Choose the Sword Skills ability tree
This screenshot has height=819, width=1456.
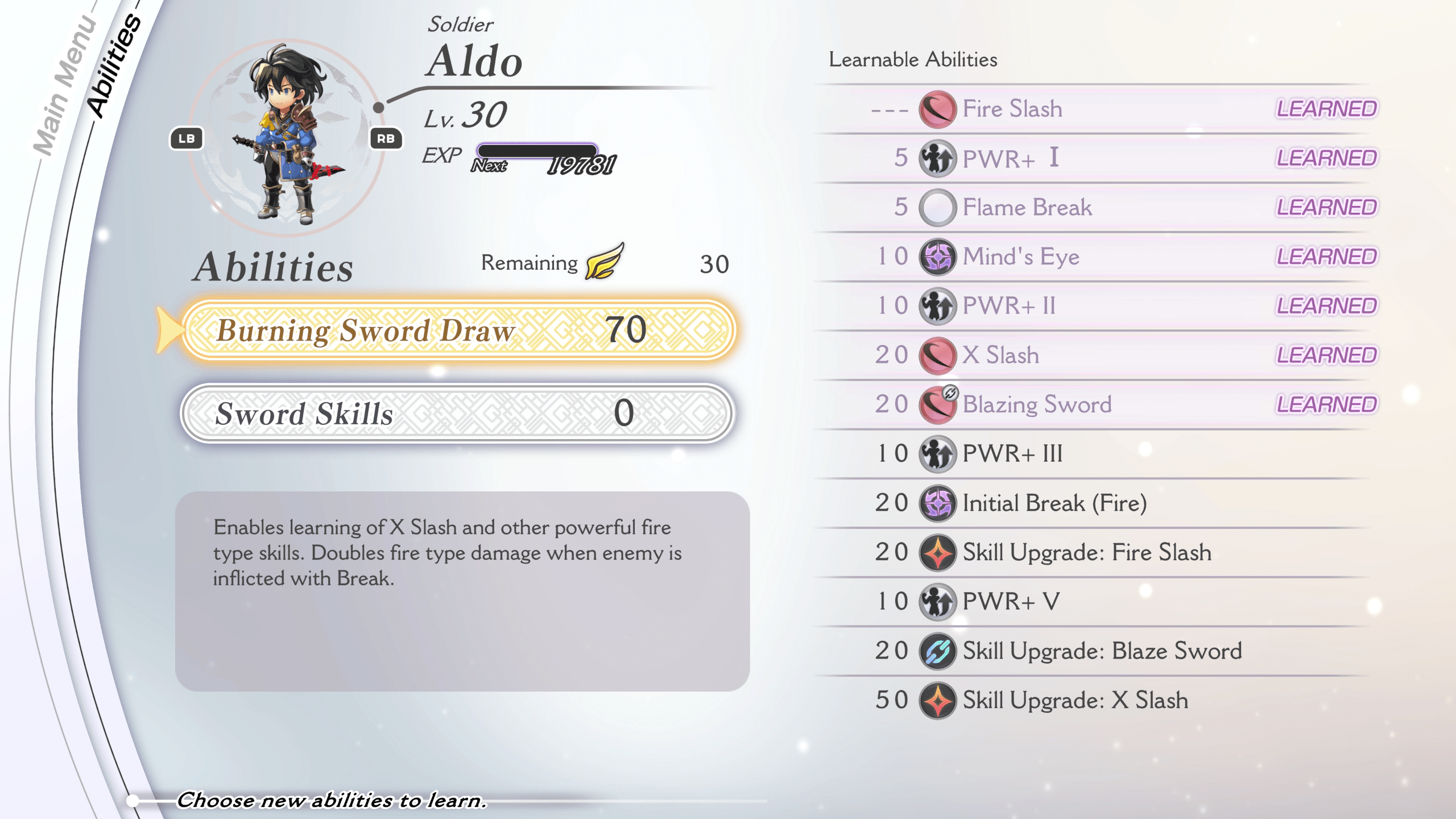click(458, 413)
